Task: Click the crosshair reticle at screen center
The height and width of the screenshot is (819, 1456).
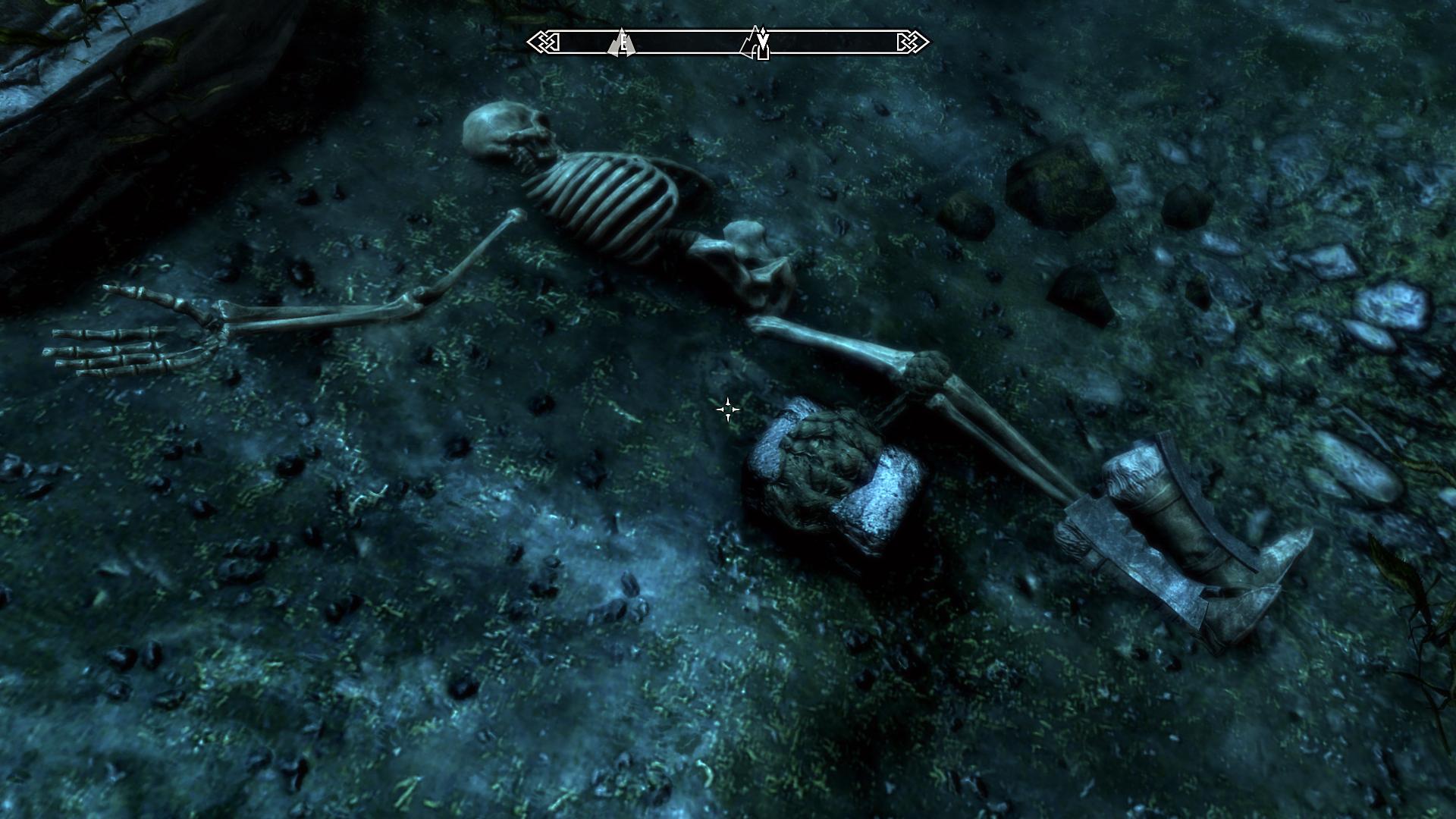Action: tap(728, 409)
